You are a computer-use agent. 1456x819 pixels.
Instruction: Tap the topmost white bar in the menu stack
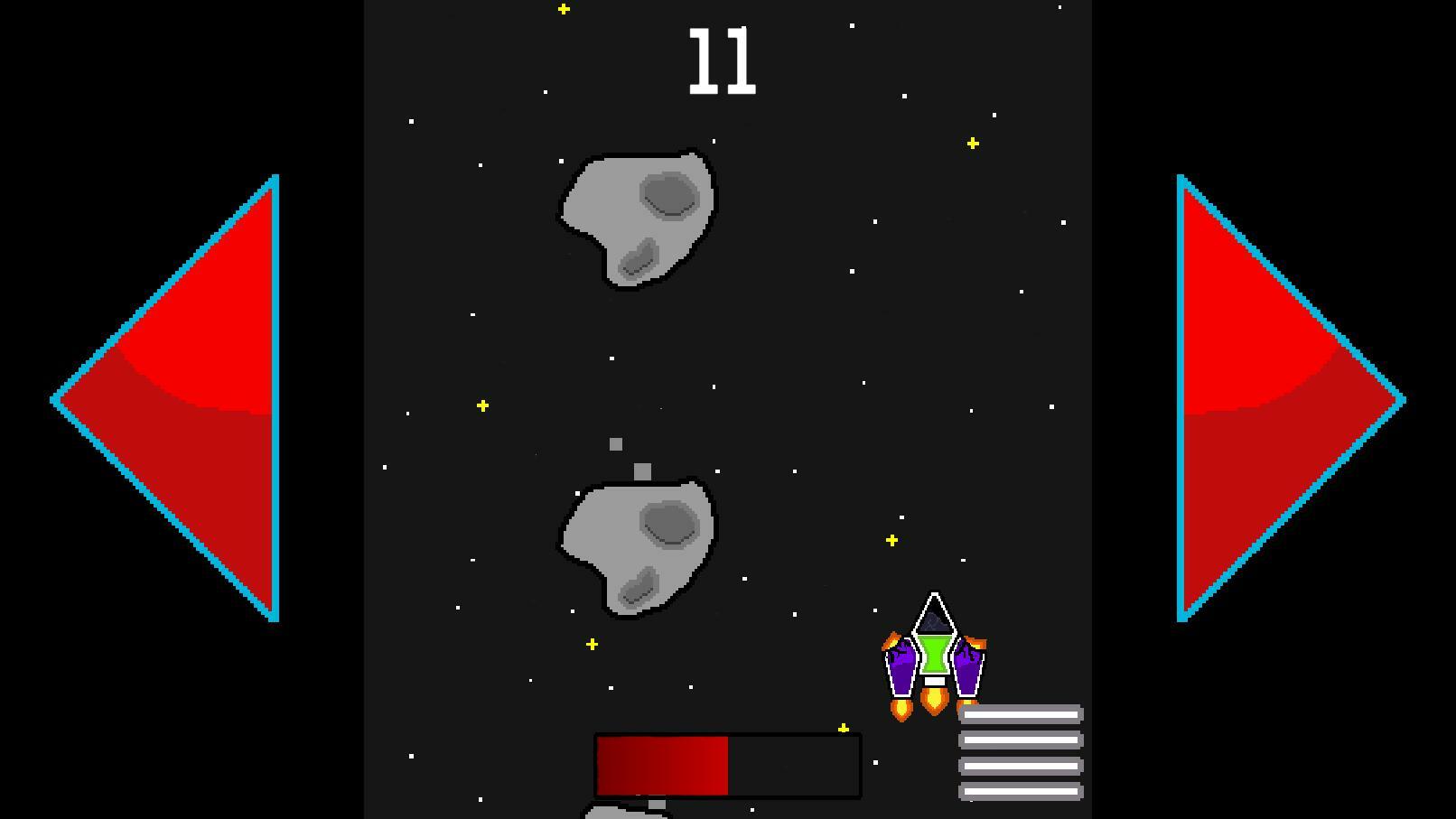pos(1020,712)
